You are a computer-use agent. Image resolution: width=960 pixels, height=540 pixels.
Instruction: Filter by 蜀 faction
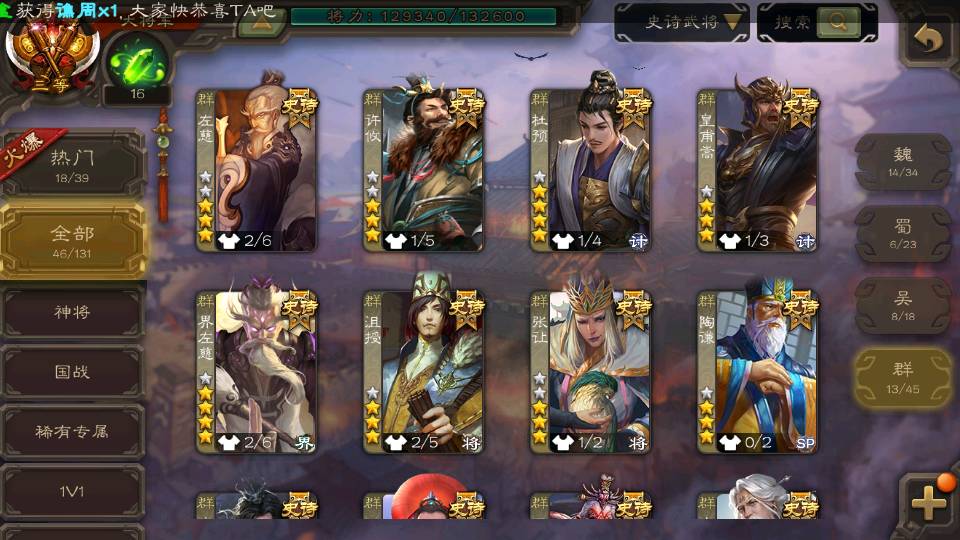(x=903, y=233)
